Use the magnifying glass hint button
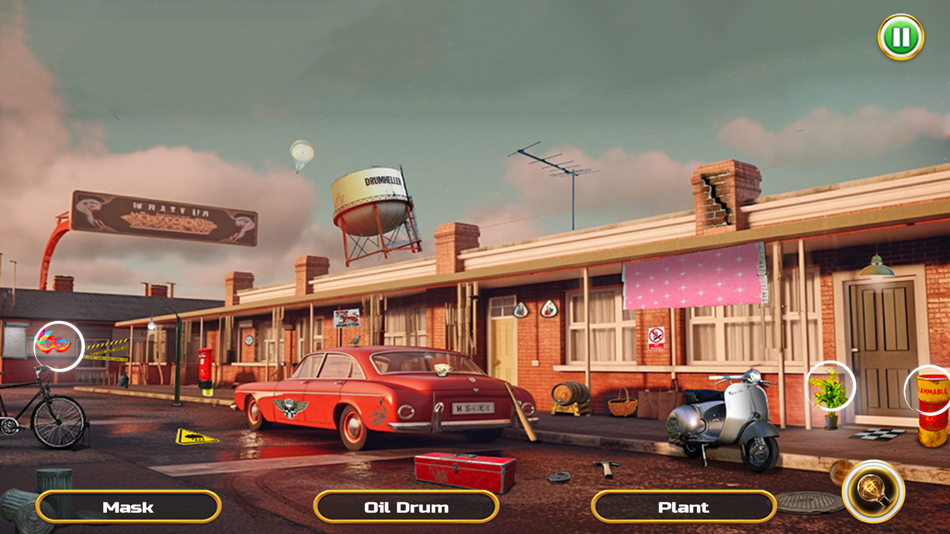The height and width of the screenshot is (534, 950). pyautogui.click(x=874, y=490)
